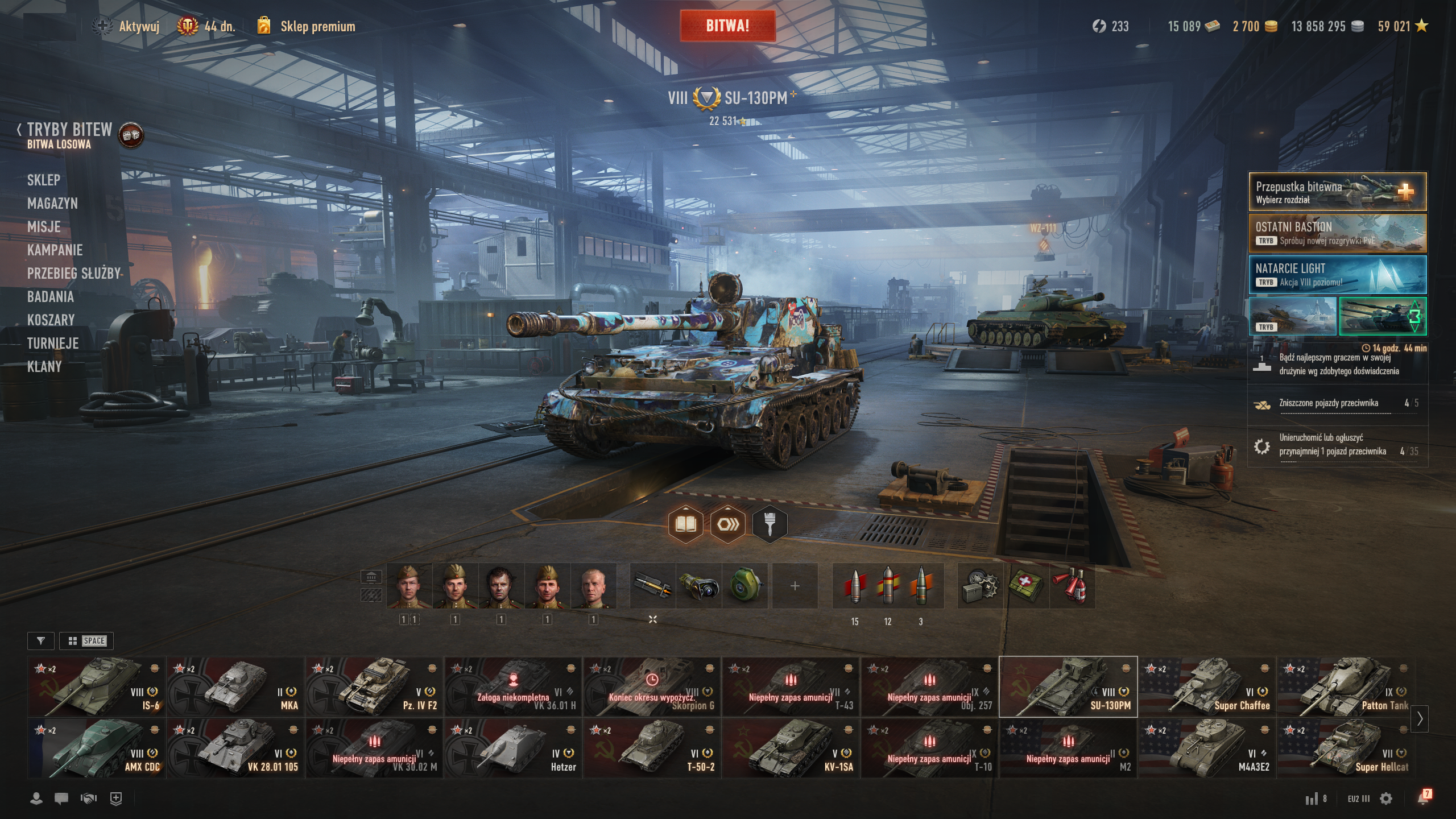Enter the KOSZARY barracks
The height and width of the screenshot is (819, 1456).
51,320
